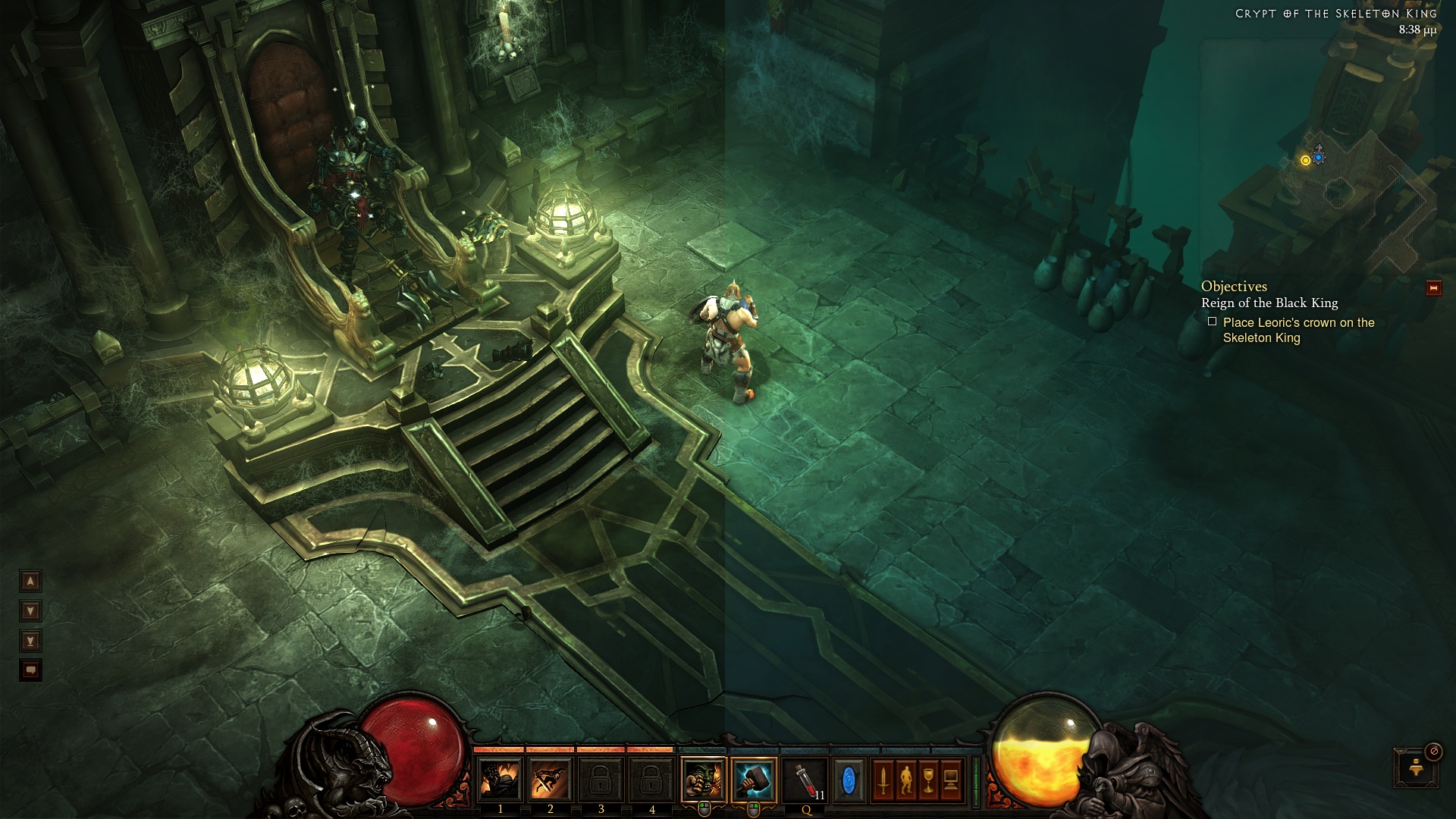Select the Bash skill with green fist icon
The image size is (1456, 819).
pos(704,779)
